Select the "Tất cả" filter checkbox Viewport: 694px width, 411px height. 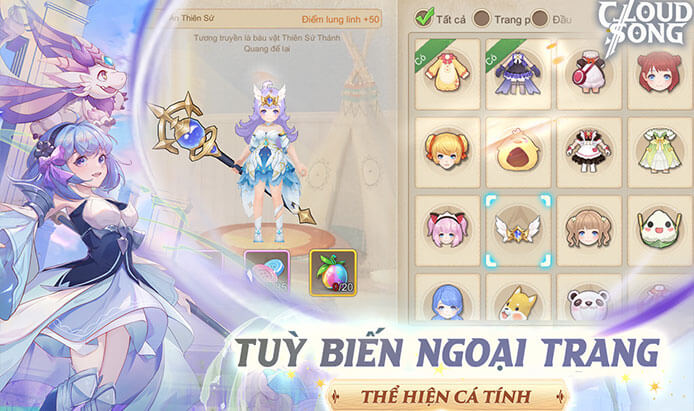pyautogui.click(x=424, y=16)
